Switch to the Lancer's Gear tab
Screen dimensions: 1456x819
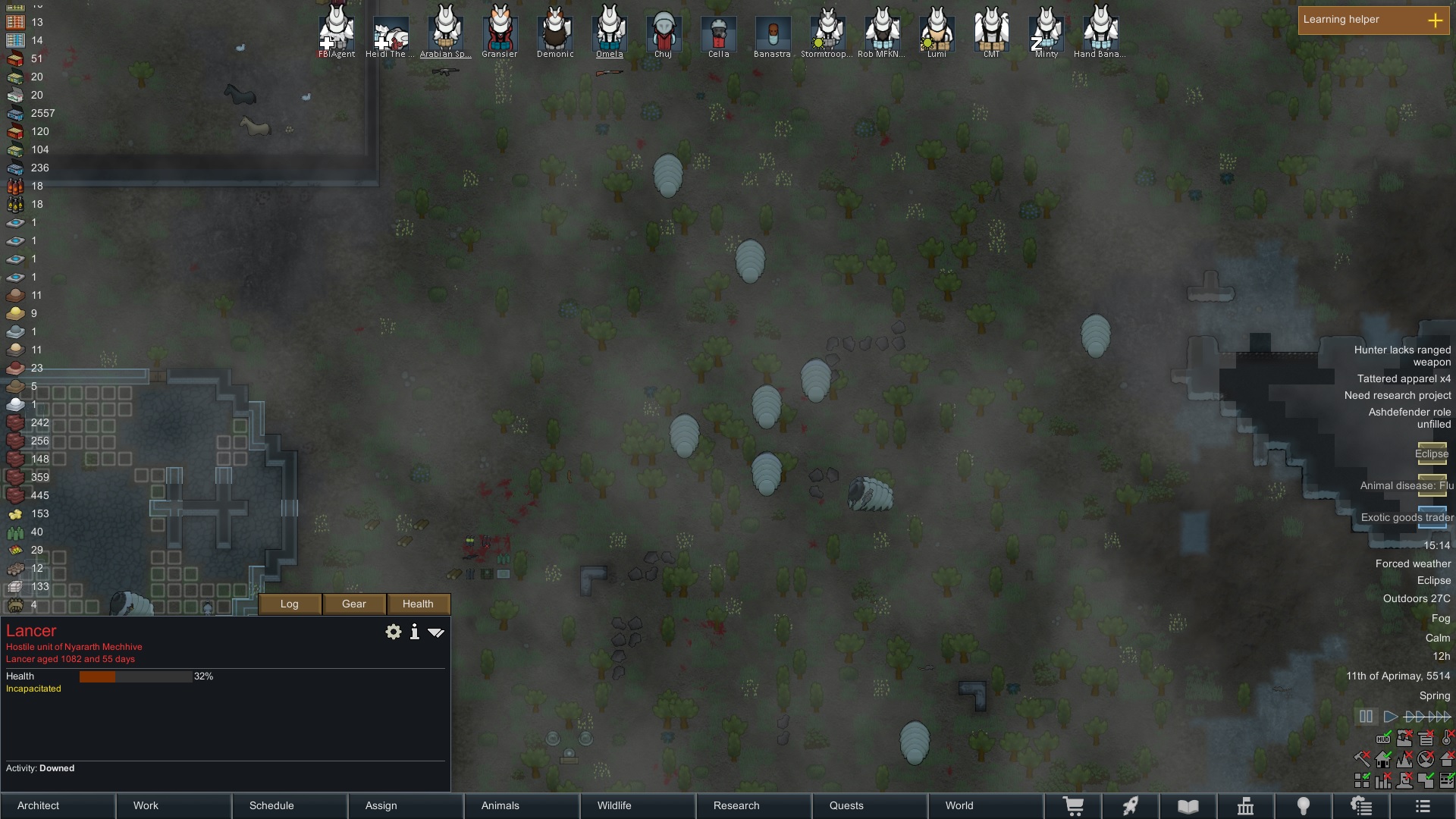coord(354,604)
